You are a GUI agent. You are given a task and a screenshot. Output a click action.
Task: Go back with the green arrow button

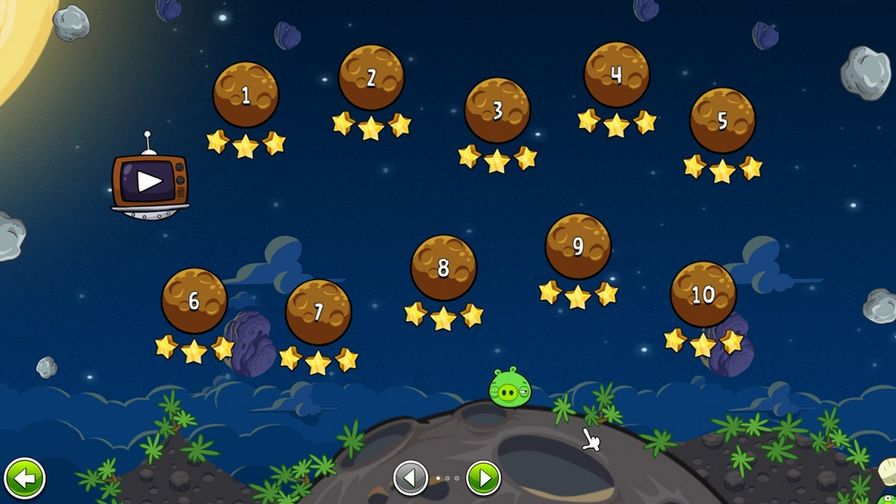(x=24, y=477)
